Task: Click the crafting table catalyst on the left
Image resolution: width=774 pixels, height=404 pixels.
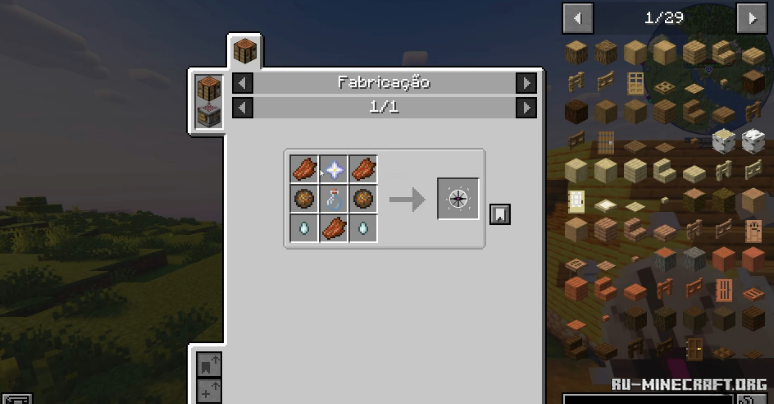Action: (208, 88)
